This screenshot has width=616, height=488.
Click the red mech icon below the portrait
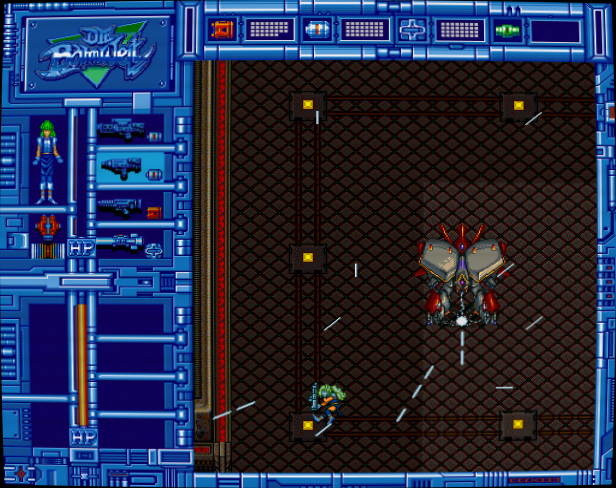(45, 227)
